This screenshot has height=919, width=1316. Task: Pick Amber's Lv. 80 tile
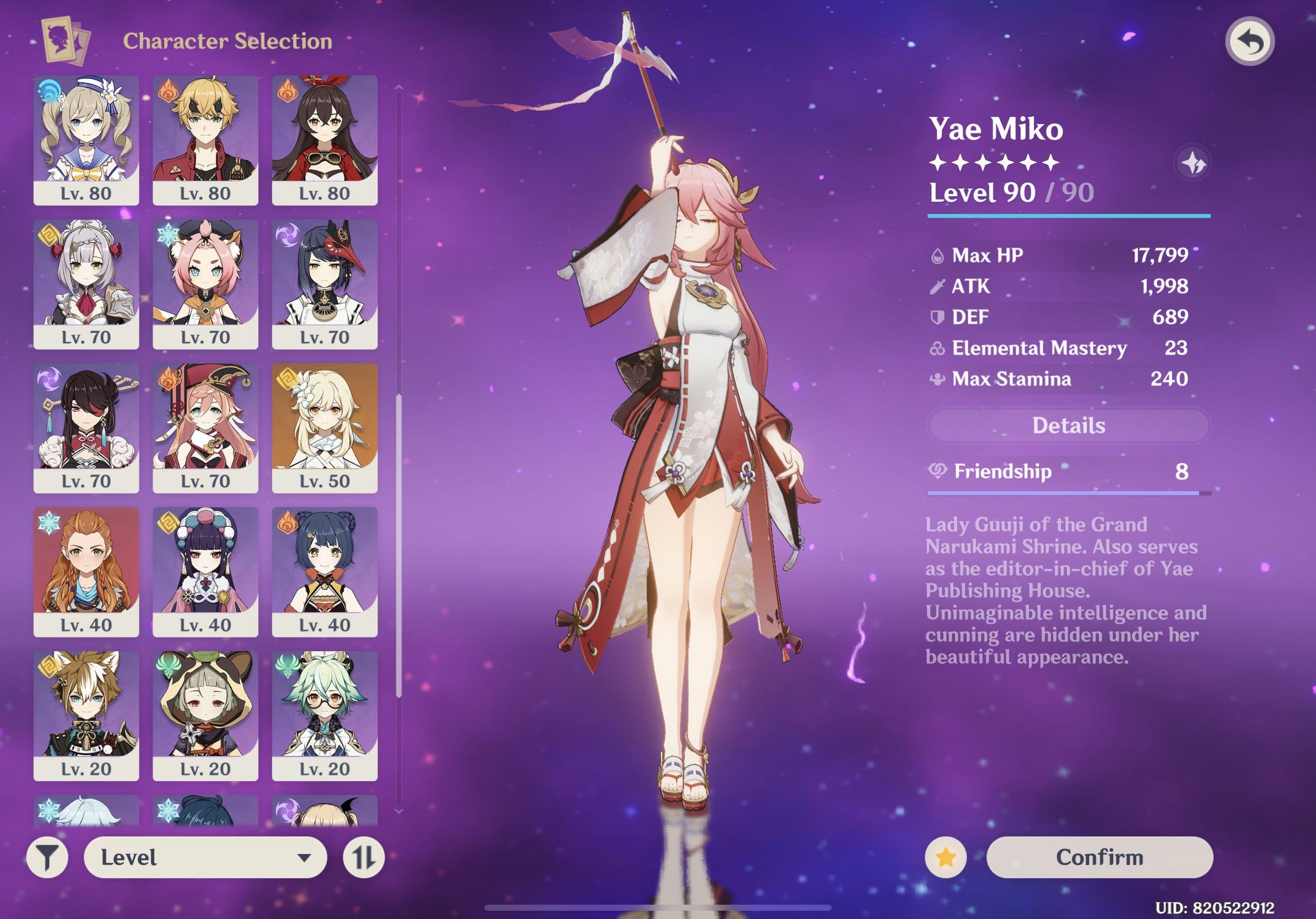325,140
